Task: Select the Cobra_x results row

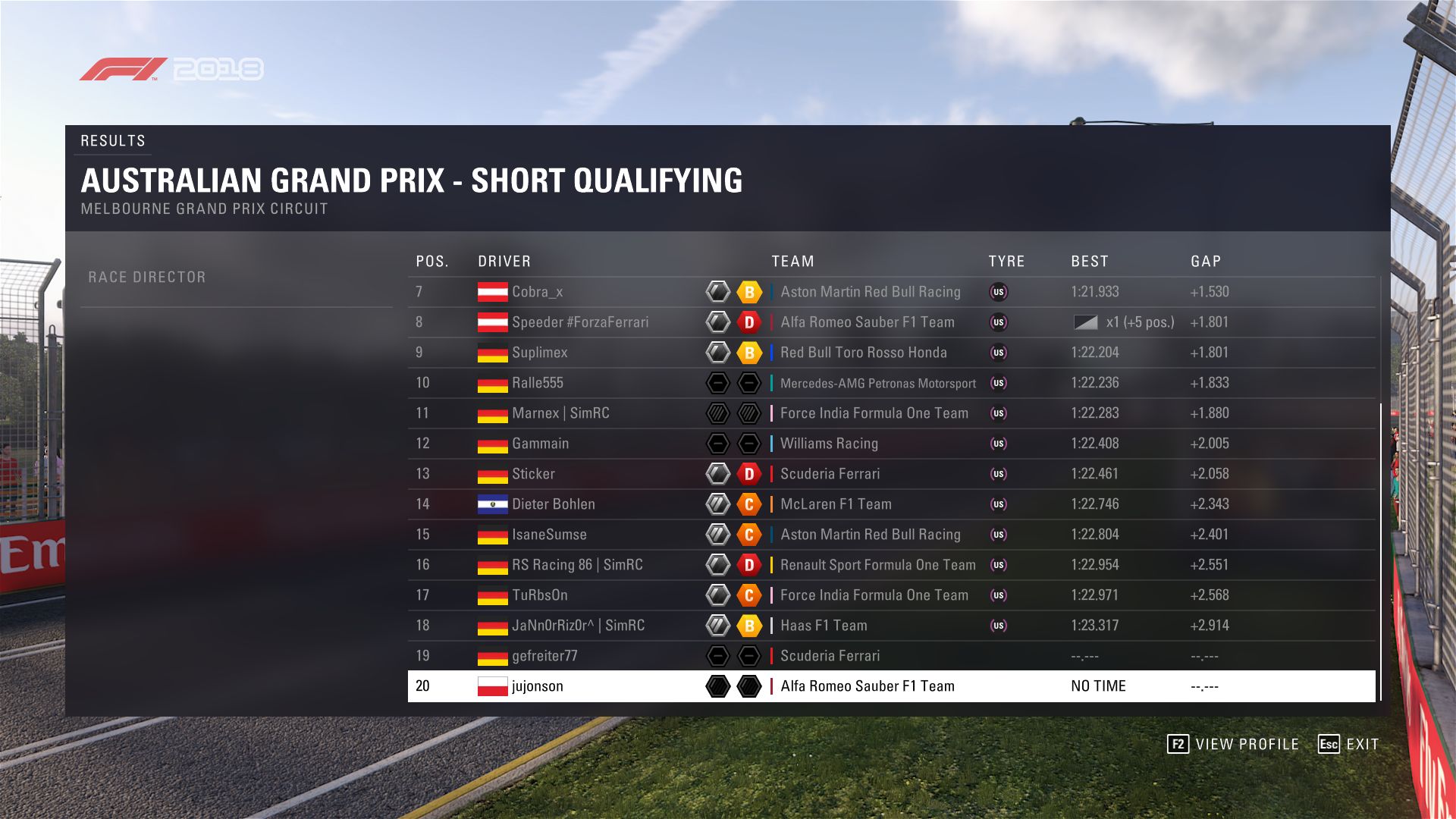Action: (x=537, y=292)
